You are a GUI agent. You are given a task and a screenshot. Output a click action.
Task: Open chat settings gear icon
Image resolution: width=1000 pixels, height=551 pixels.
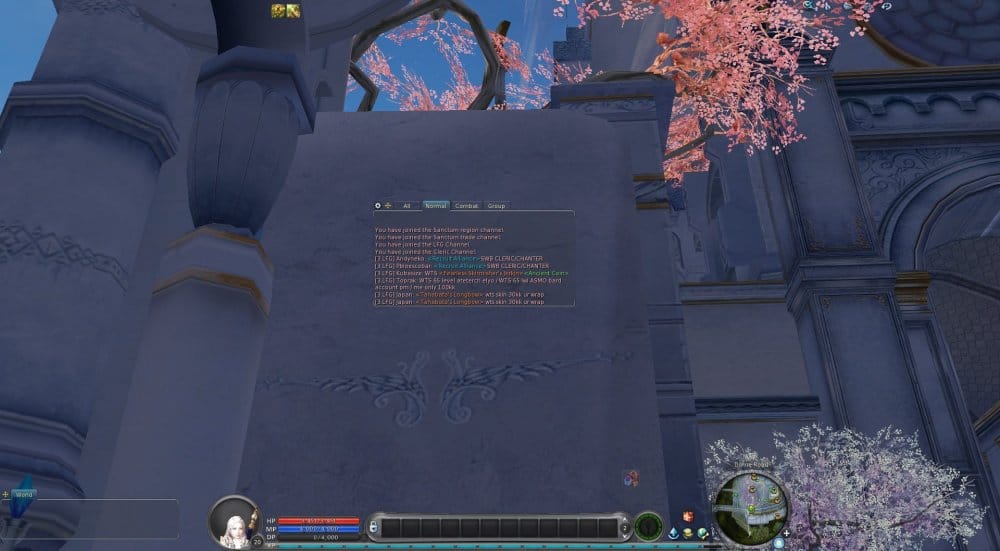pos(378,206)
